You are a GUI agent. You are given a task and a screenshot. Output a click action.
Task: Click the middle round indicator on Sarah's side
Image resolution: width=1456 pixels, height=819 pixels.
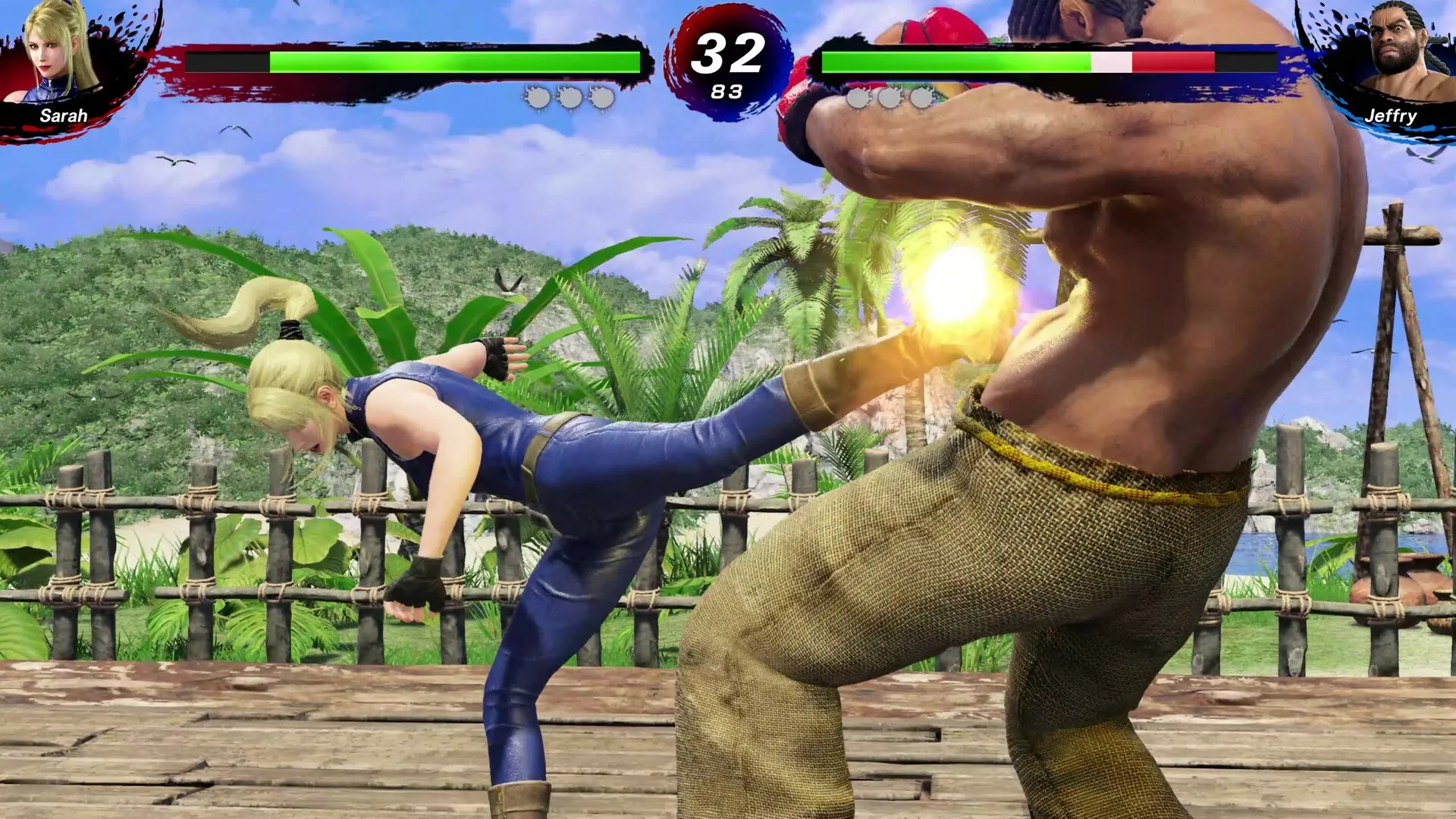coord(570,97)
